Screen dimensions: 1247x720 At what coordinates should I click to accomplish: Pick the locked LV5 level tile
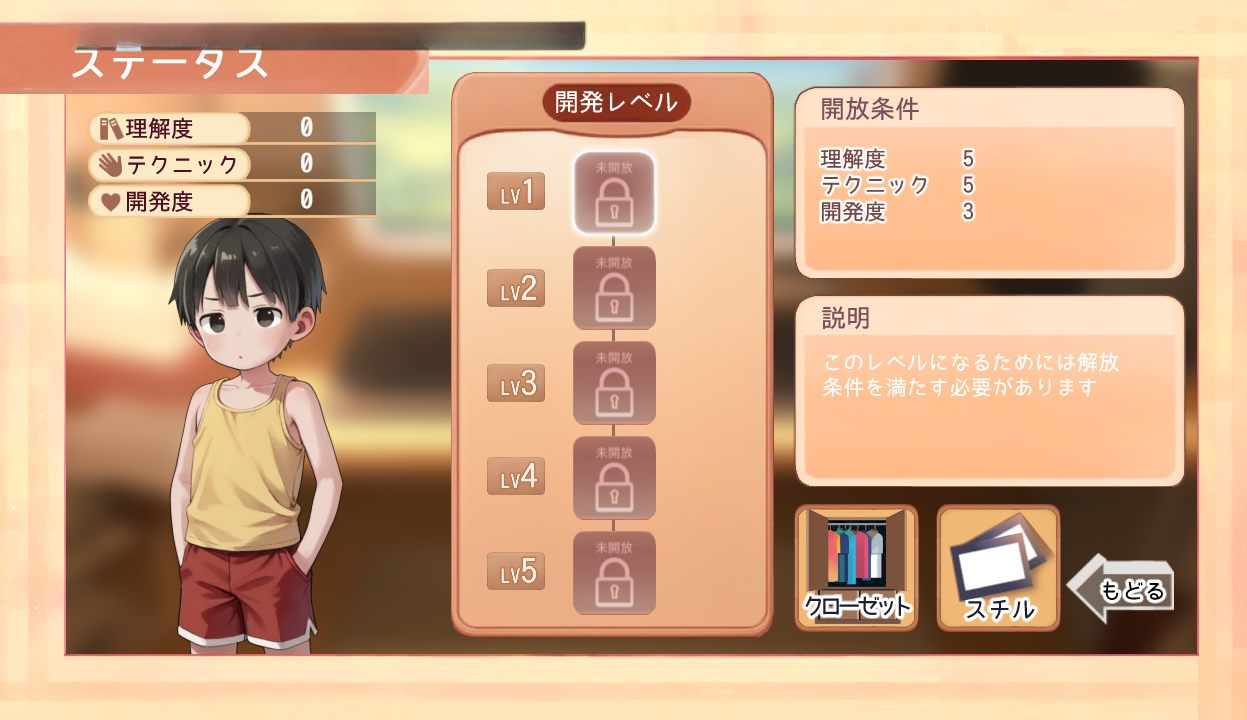click(x=613, y=573)
